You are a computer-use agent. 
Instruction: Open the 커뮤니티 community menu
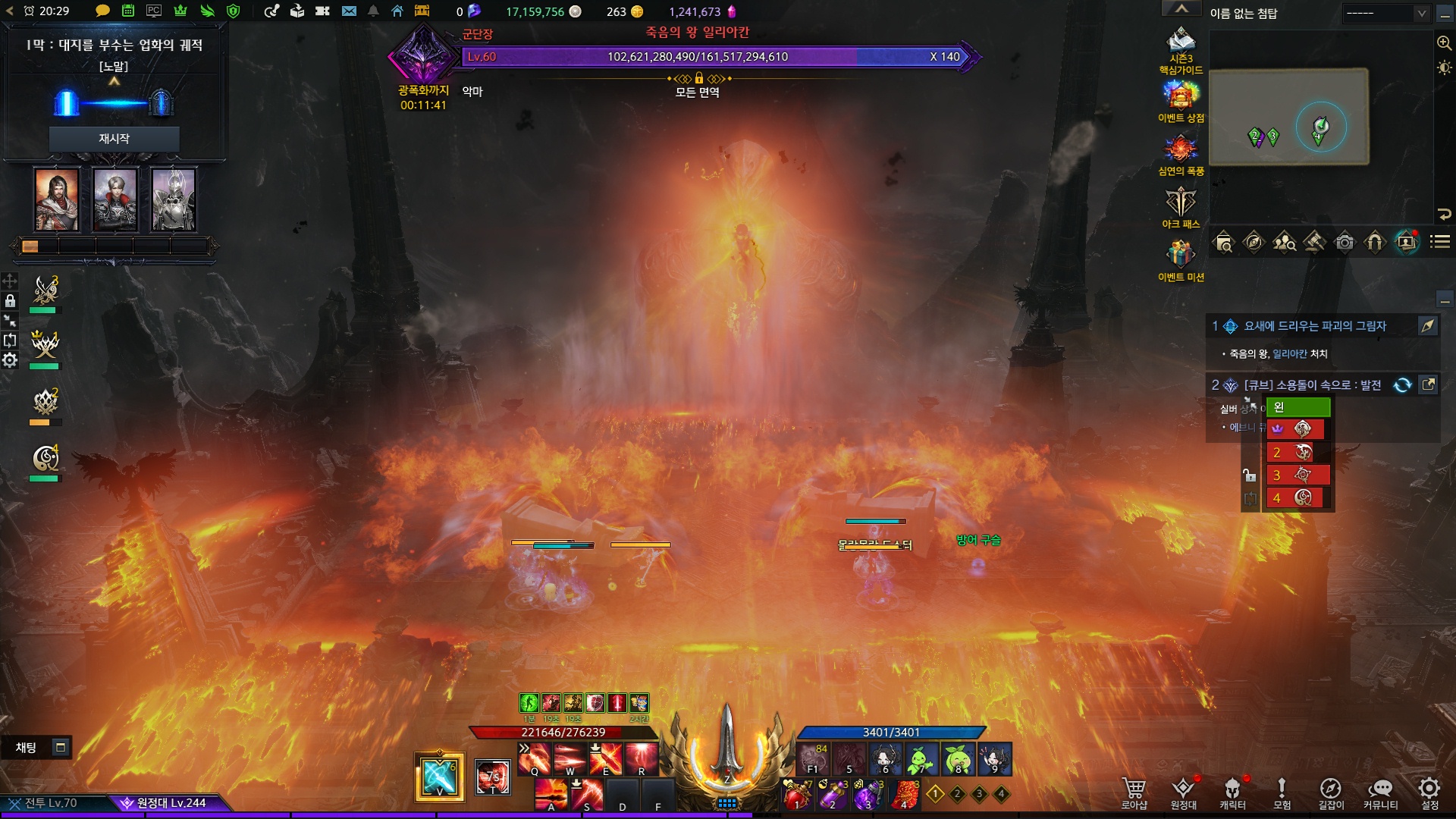pyautogui.click(x=1380, y=792)
